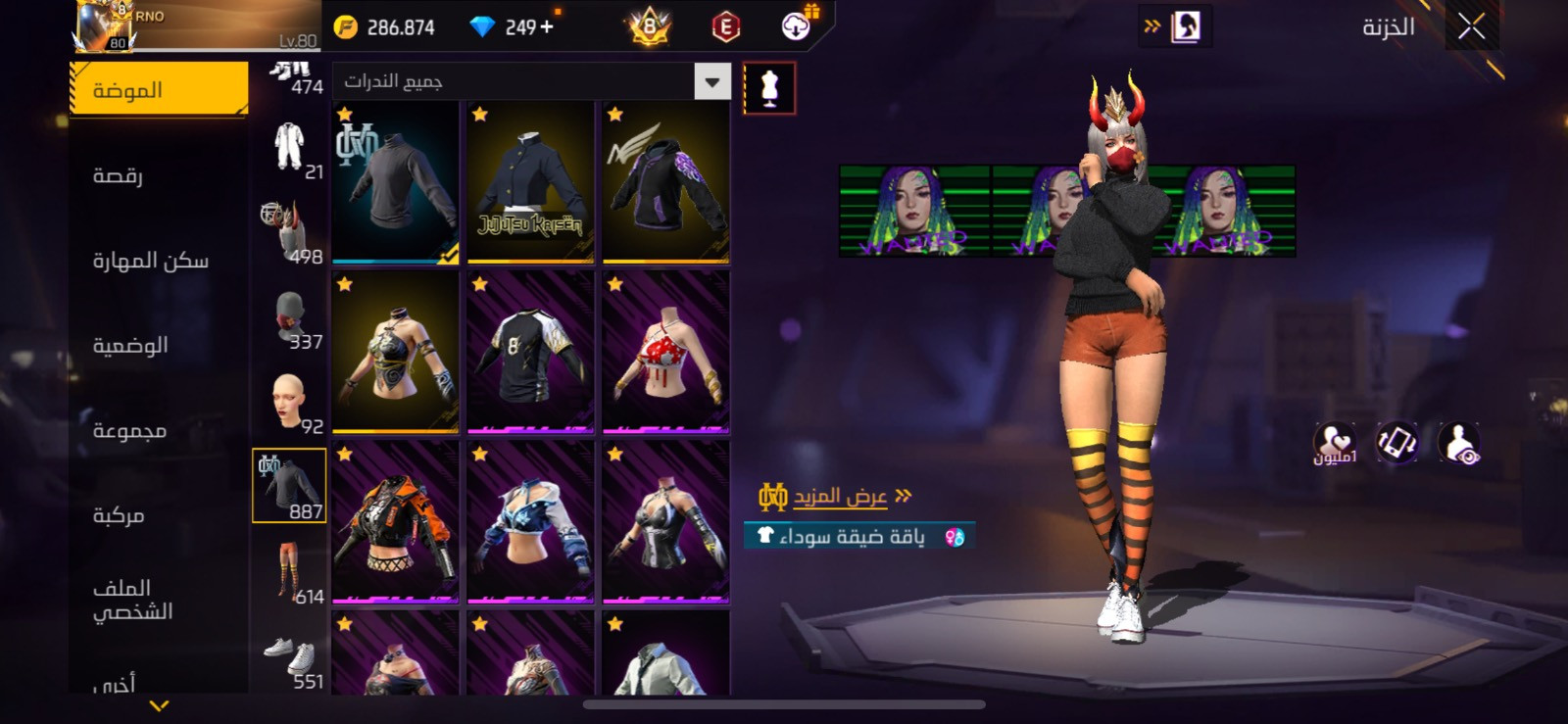1568x724 pixels.
Task: Toggle the mannequin preview icon
Action: [x=769, y=88]
